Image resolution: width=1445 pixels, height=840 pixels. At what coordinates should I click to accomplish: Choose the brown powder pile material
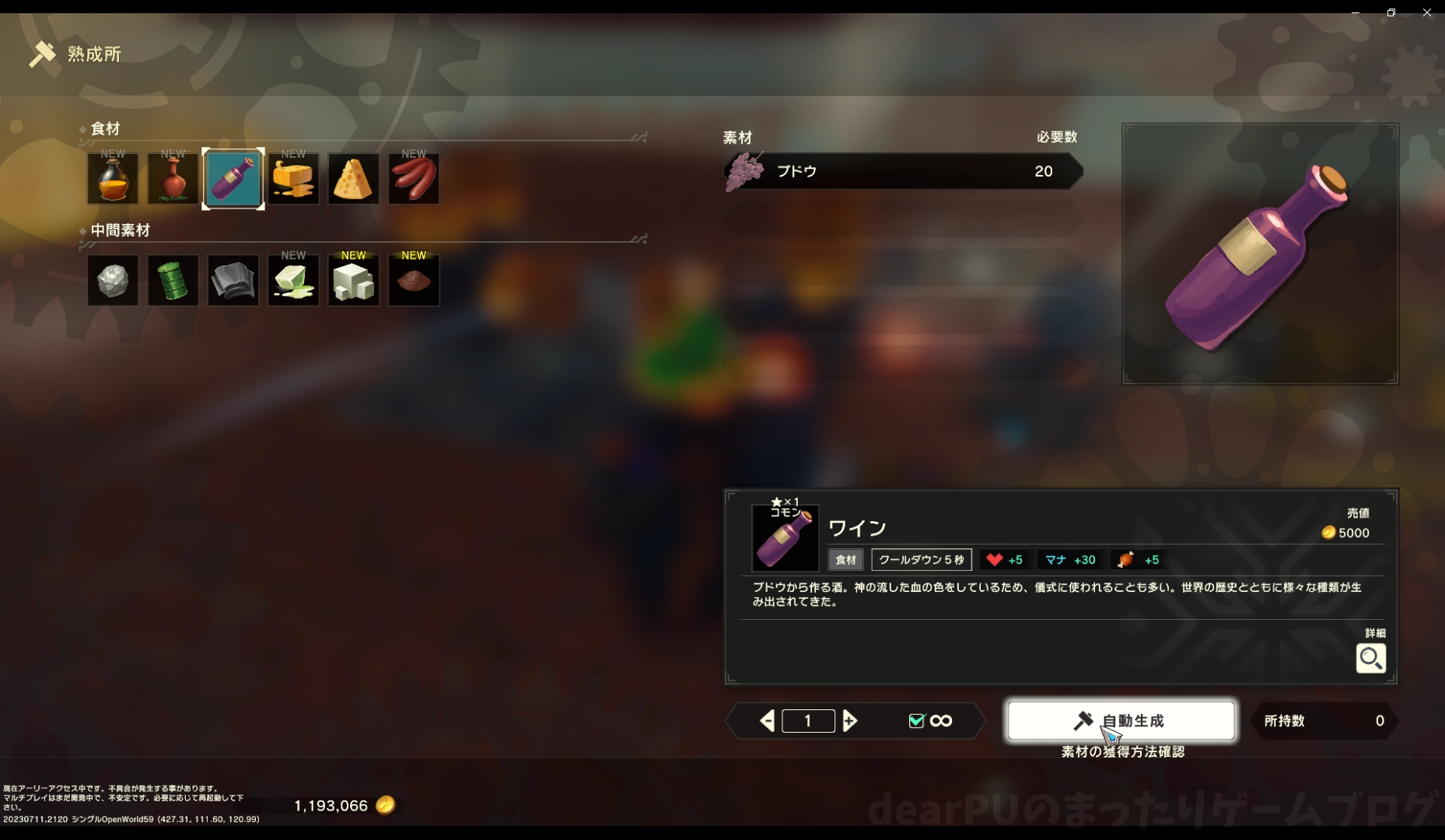tap(414, 281)
